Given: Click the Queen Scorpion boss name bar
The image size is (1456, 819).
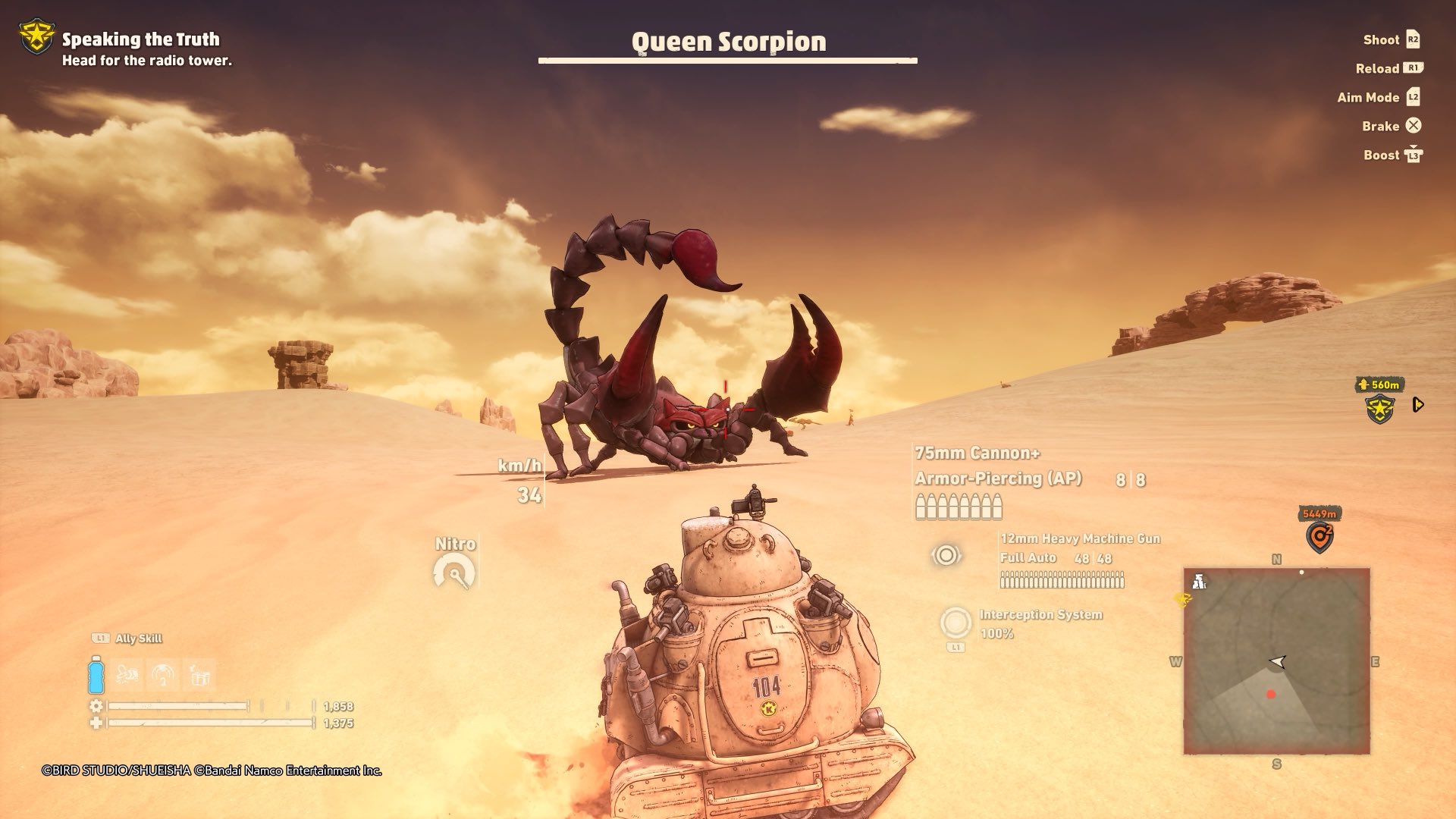Looking at the screenshot, I should coord(728,44).
